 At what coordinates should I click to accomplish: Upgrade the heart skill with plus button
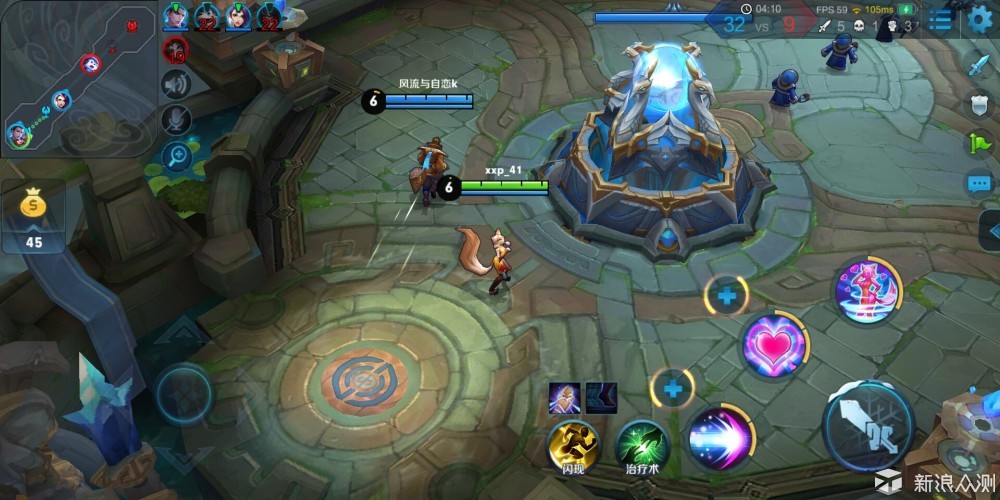pos(726,295)
